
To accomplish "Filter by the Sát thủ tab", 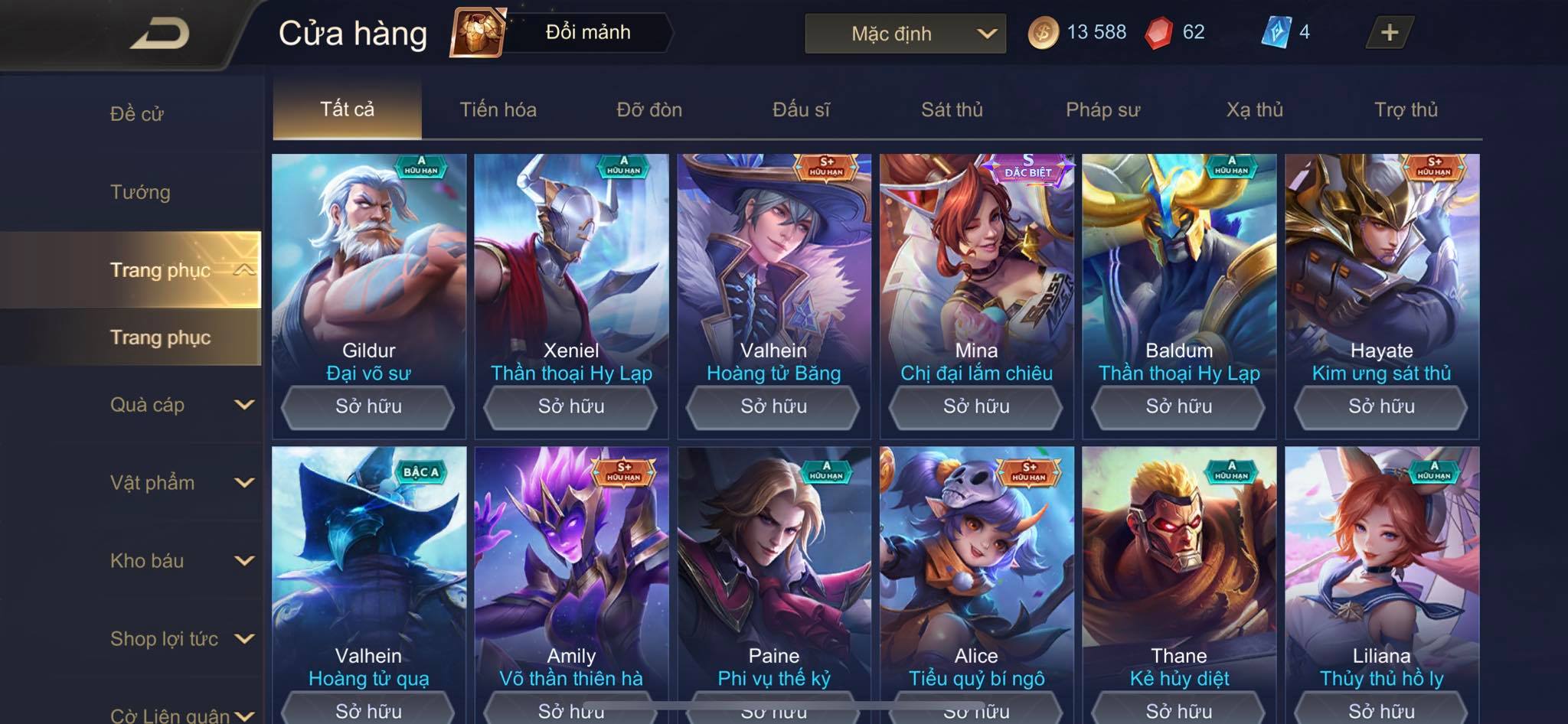I will tap(952, 109).
